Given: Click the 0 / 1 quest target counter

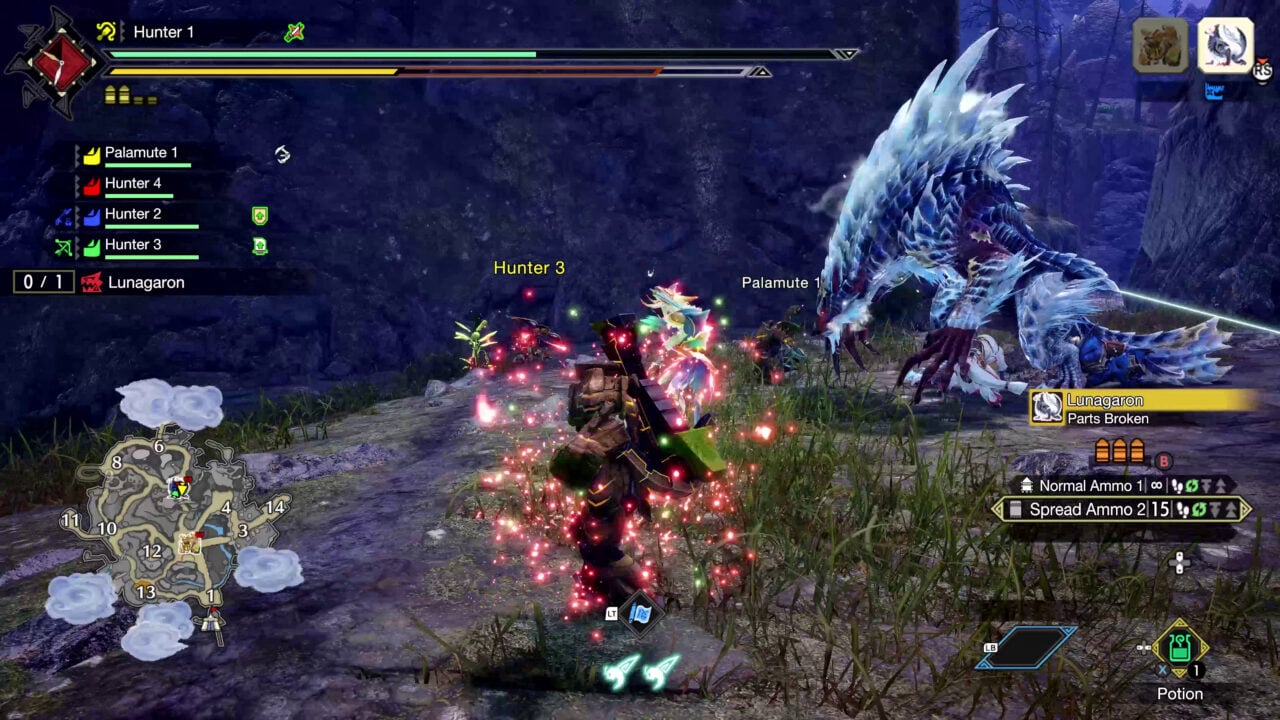Looking at the screenshot, I should [43, 282].
